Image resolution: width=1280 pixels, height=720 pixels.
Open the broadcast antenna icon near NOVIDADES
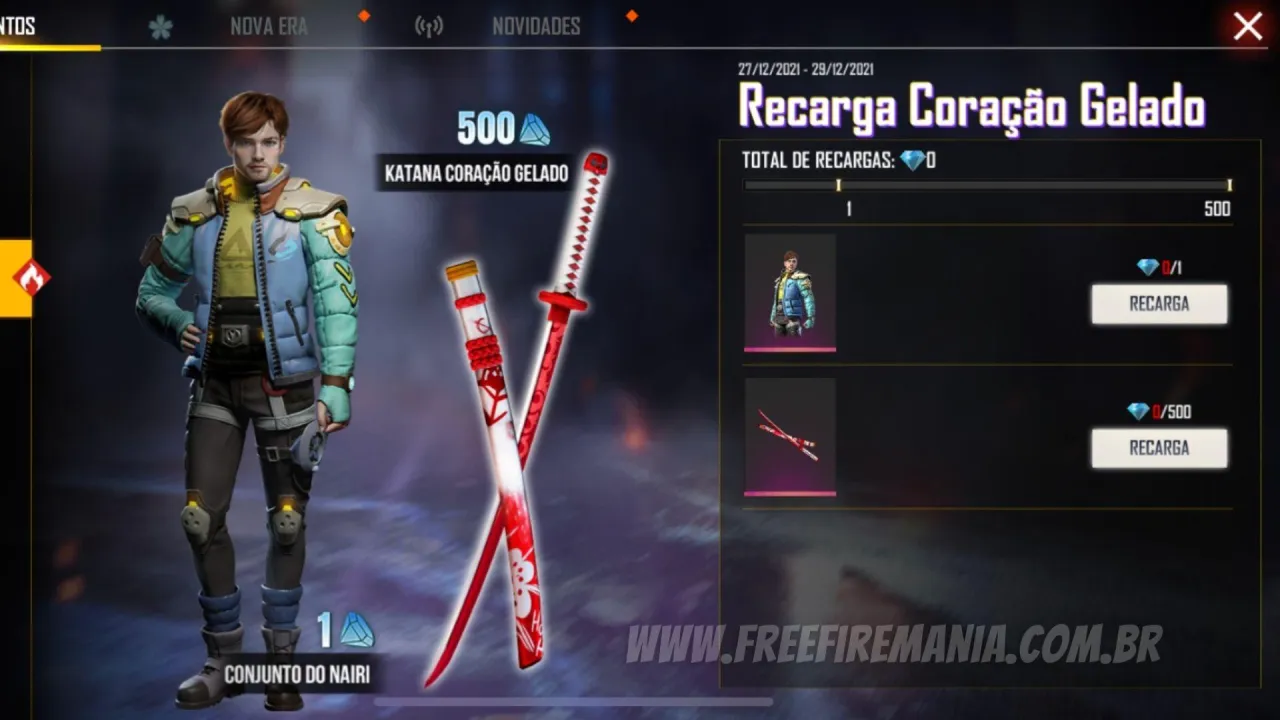coord(428,26)
